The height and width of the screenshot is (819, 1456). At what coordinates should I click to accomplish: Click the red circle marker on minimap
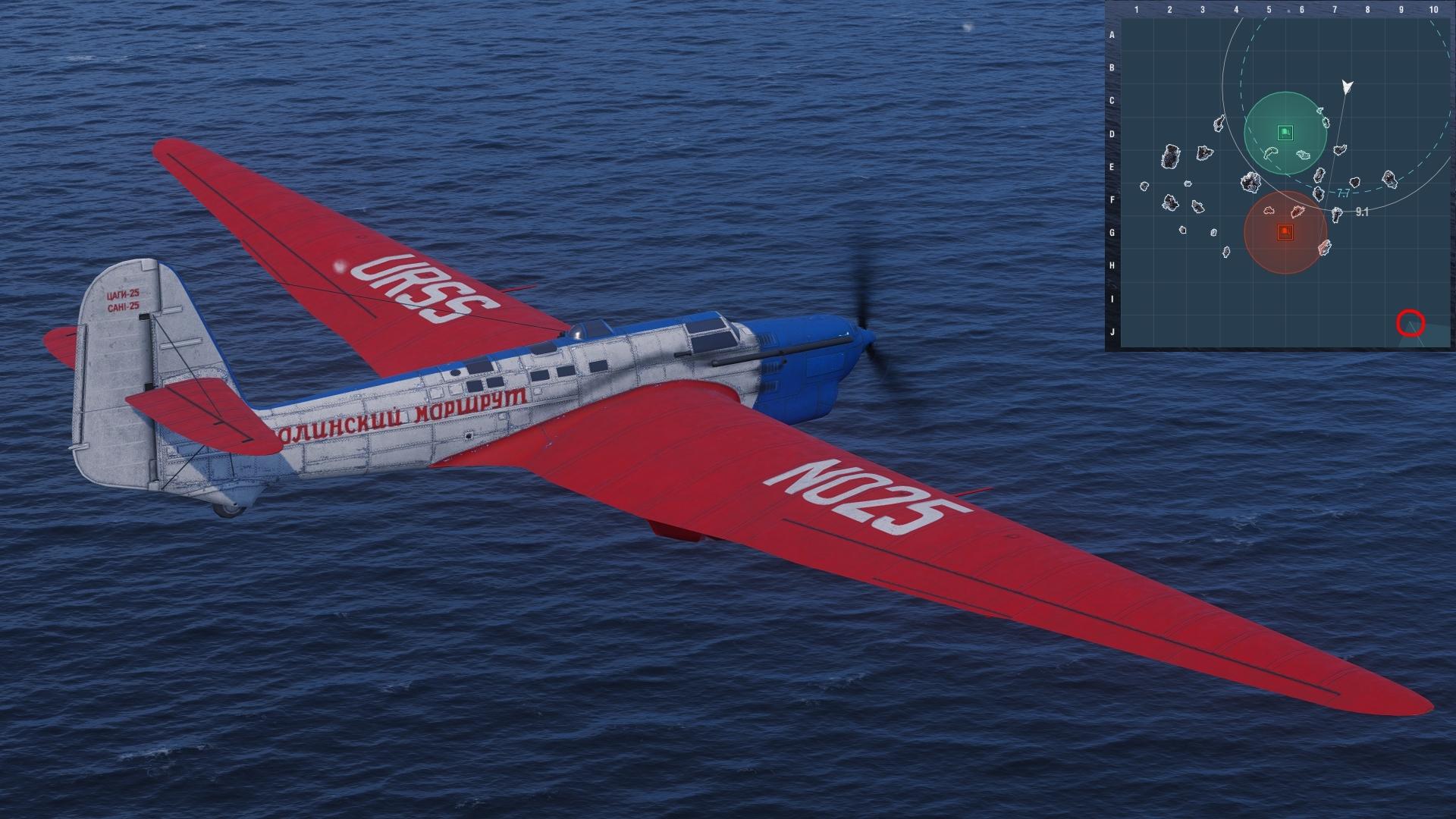click(1410, 324)
